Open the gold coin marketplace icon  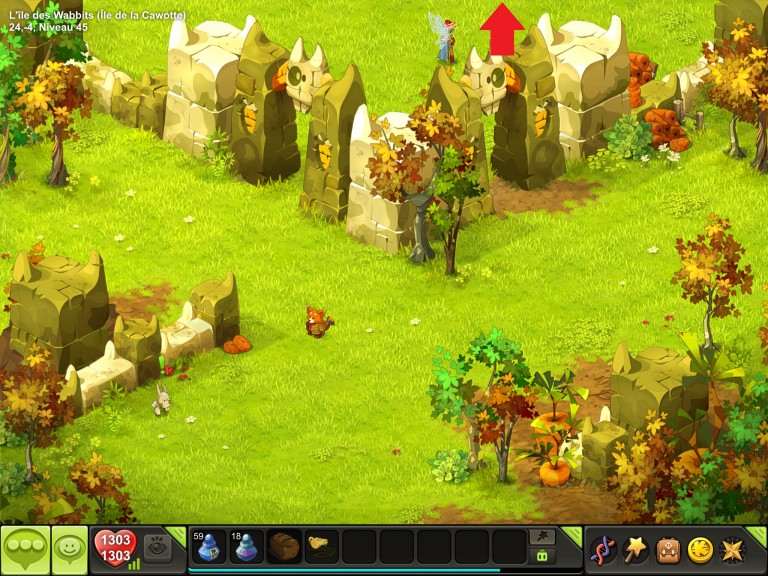coord(699,549)
